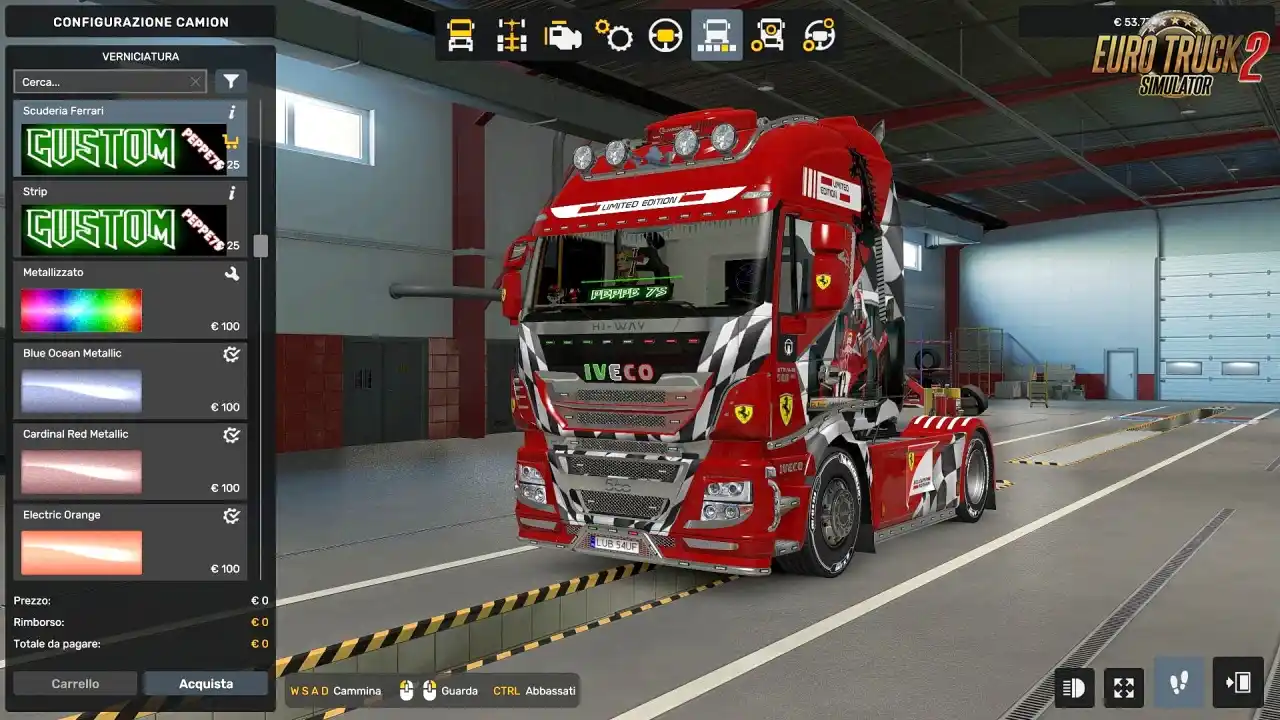Open the Carrello cart

pyautogui.click(x=76, y=684)
